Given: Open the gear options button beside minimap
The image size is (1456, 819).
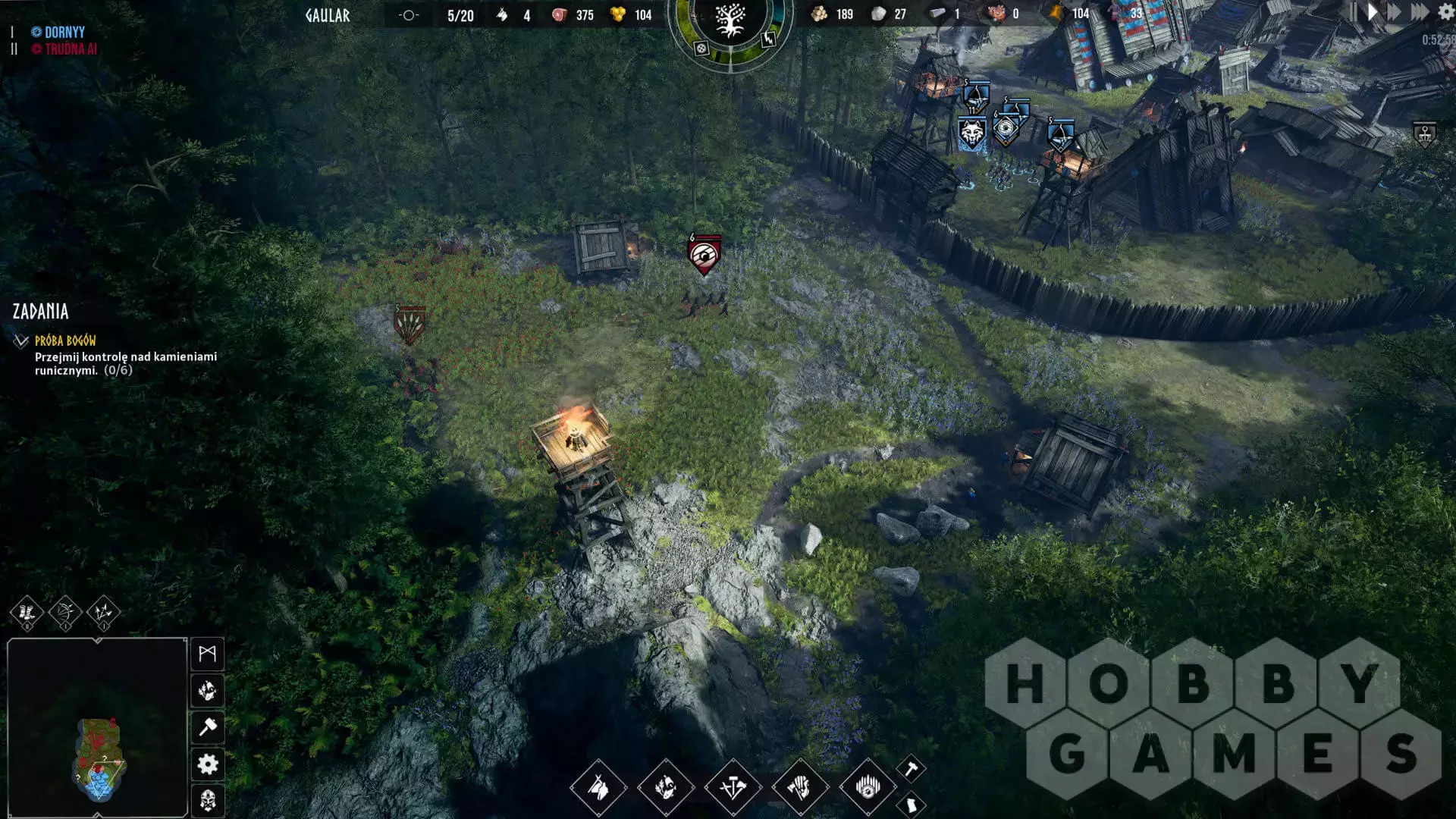Looking at the screenshot, I should click(x=207, y=764).
